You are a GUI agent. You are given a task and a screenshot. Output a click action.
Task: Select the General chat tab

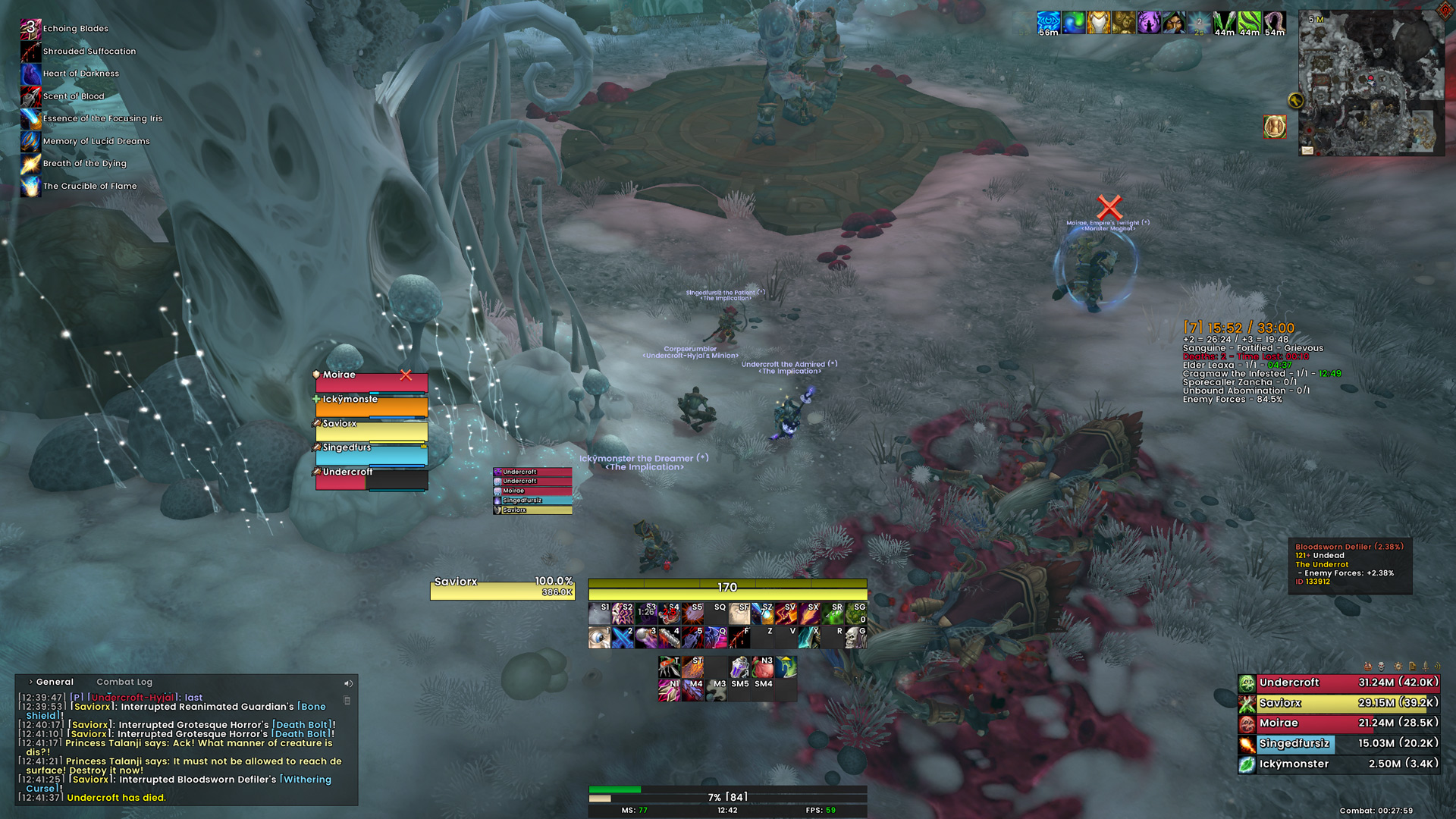[x=55, y=682]
